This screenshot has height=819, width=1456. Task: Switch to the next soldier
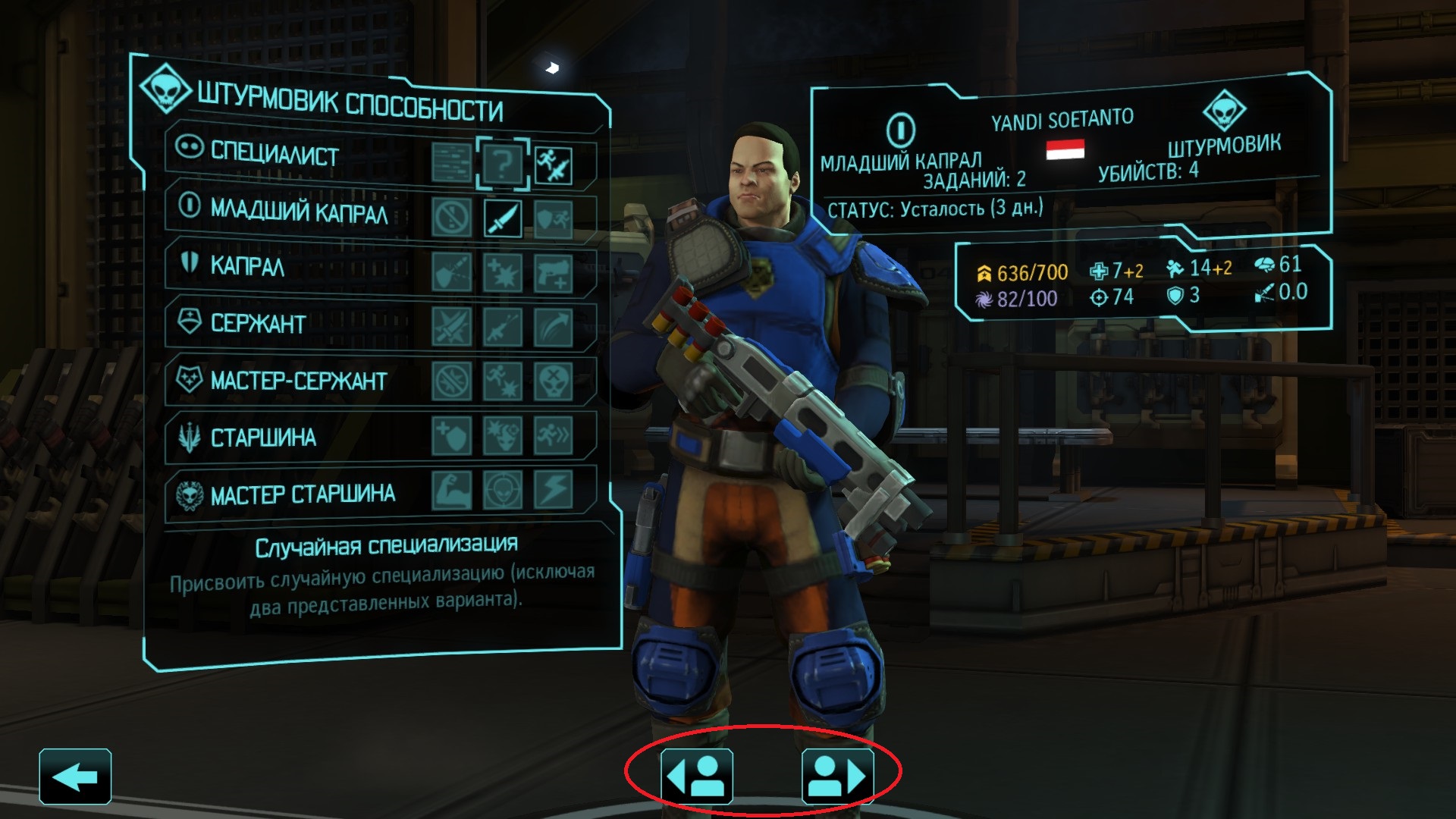click(x=837, y=776)
